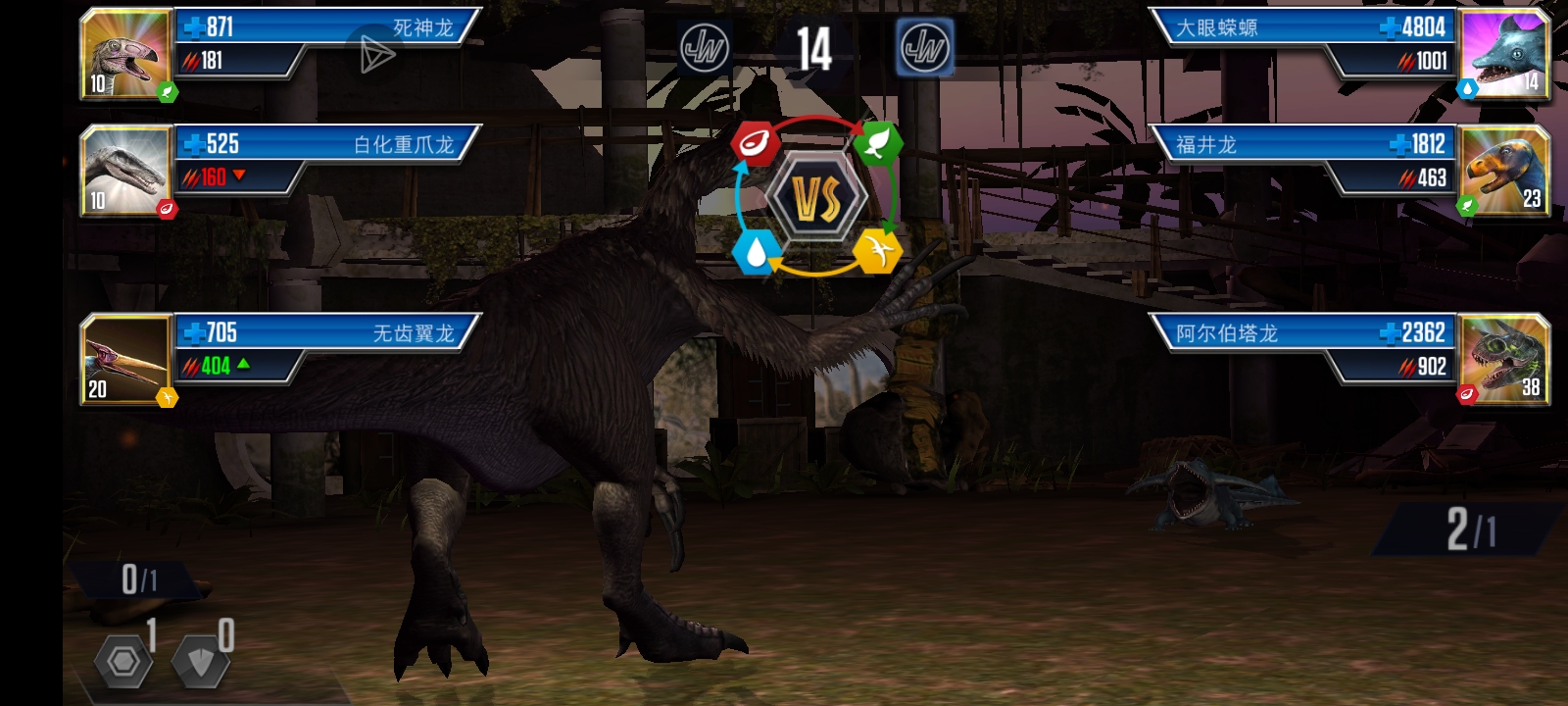
Task: Tap the shield block action button
Action: tap(201, 662)
